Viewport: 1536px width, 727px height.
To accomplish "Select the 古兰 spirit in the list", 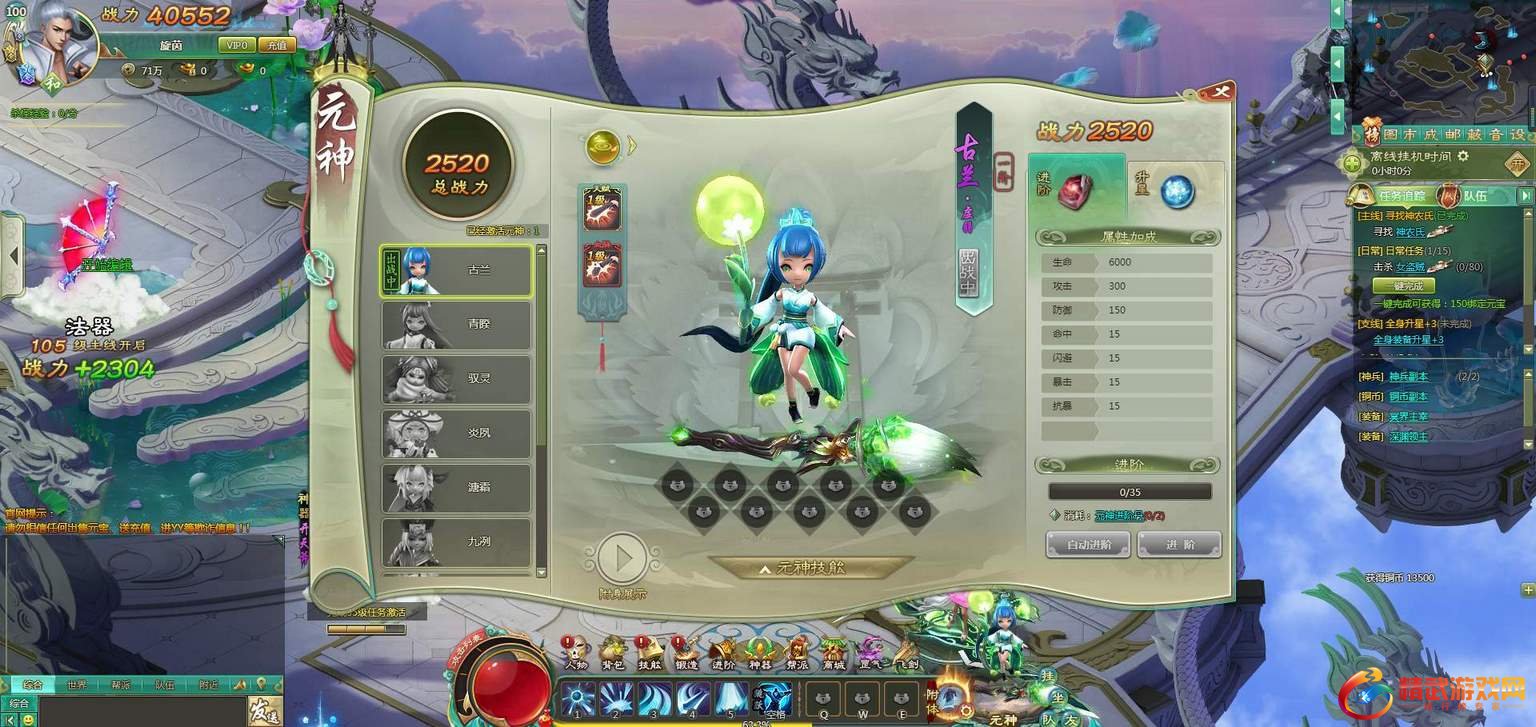I will pos(456,271).
